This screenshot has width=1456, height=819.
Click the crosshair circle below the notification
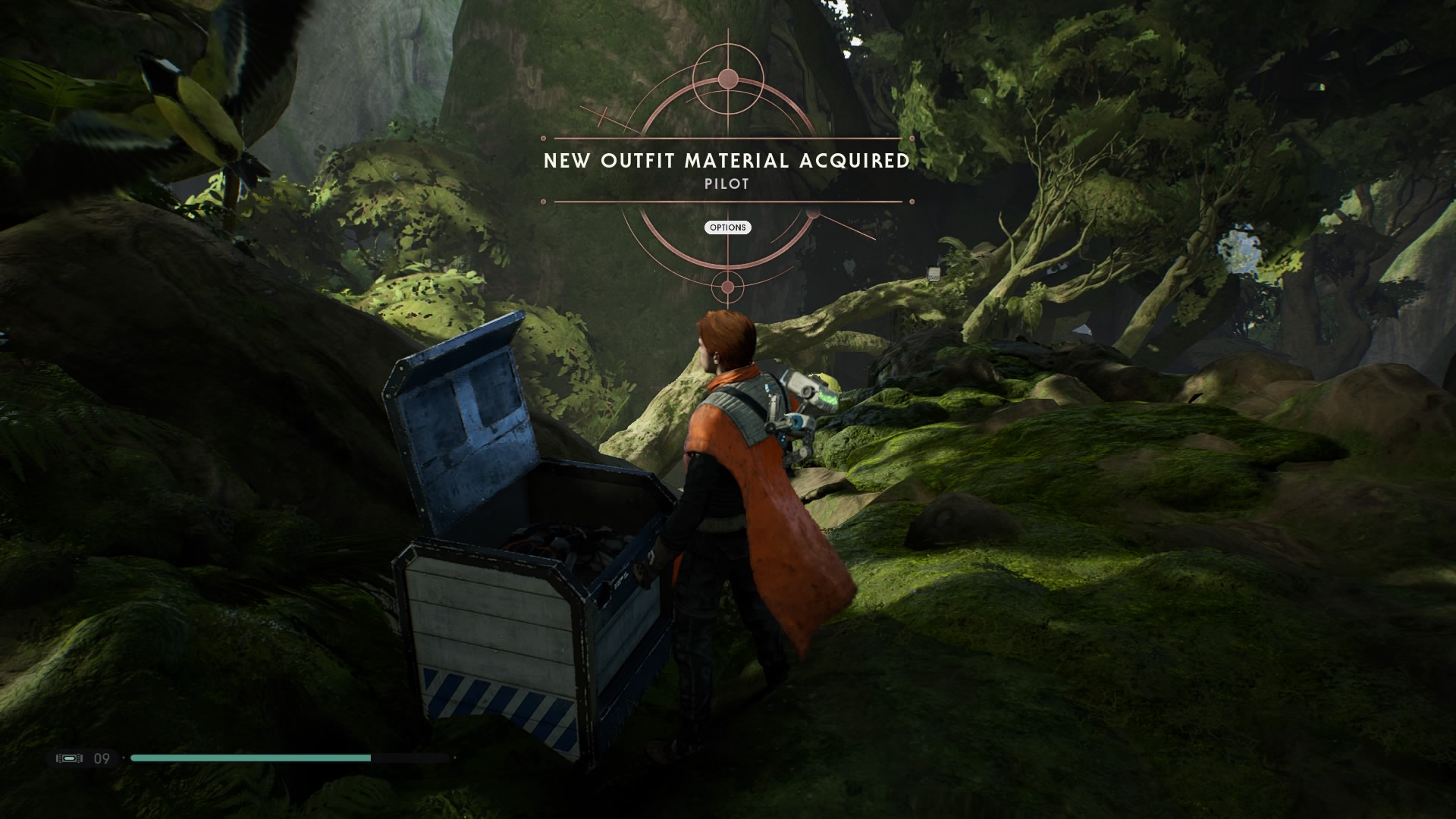tap(727, 287)
